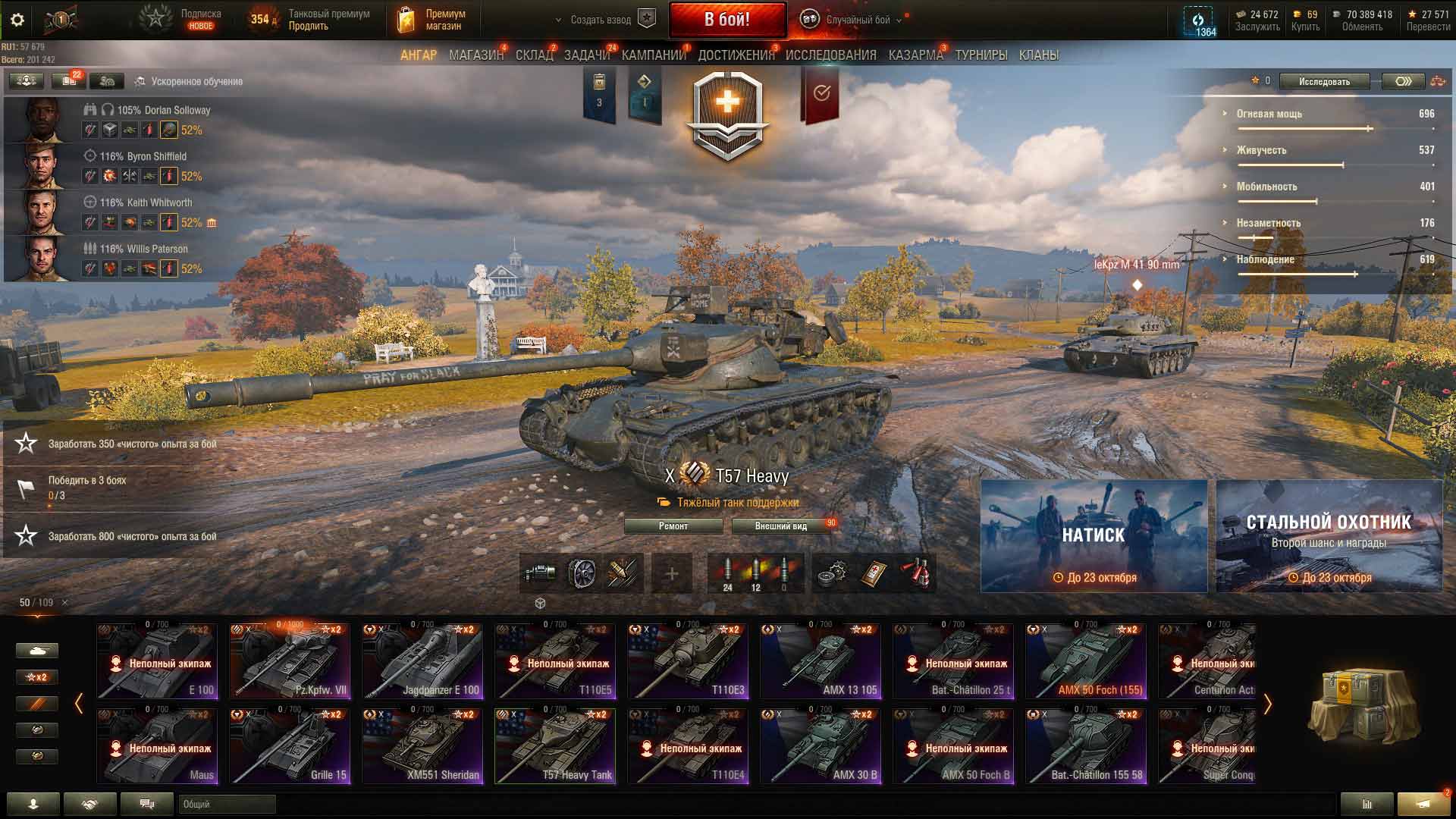Screen dimensions: 1456x819
Task: Select the AMX 13 105 tank tile
Action: [x=821, y=661]
